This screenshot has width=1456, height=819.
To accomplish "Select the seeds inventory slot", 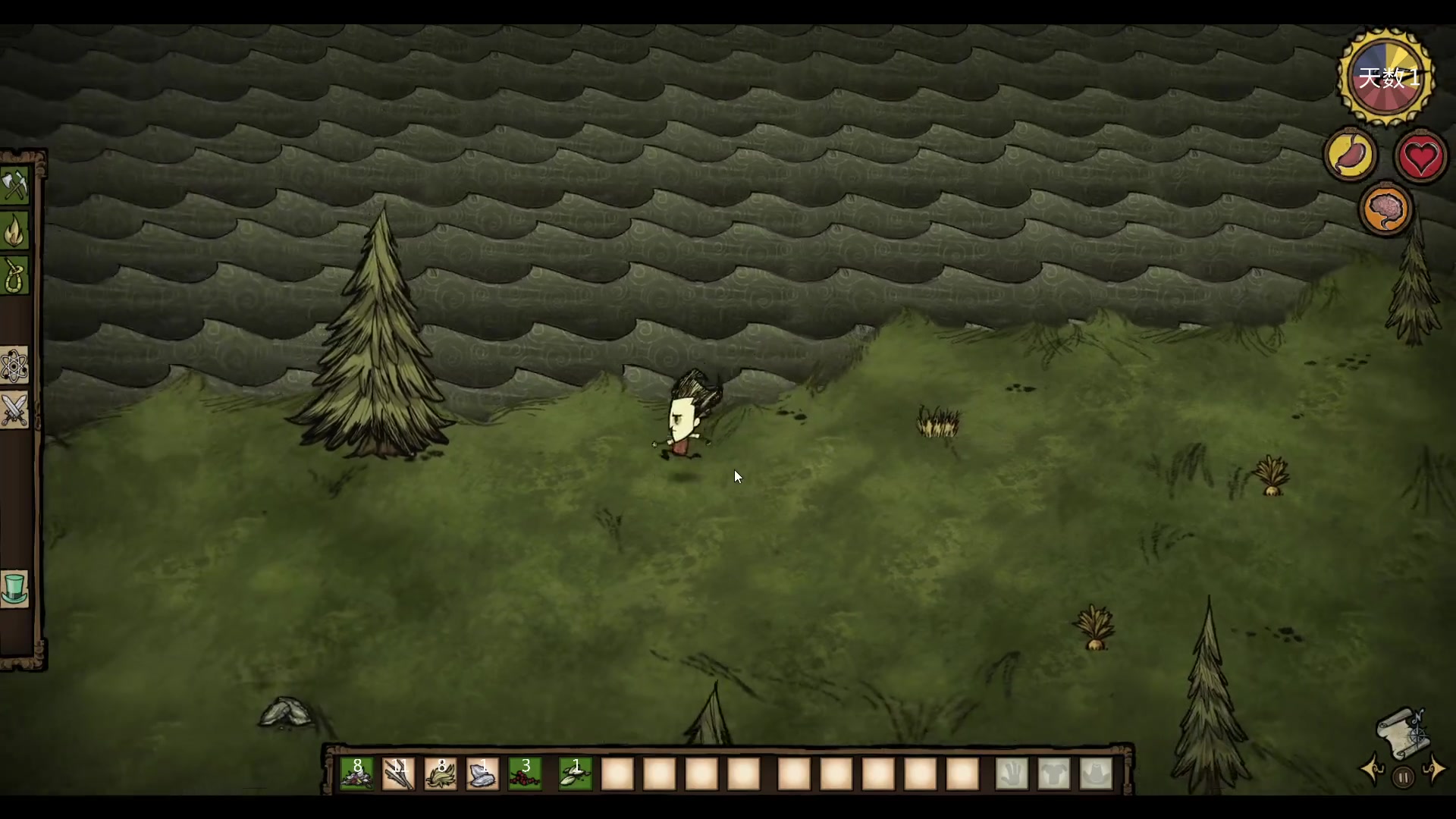I will point(575,773).
